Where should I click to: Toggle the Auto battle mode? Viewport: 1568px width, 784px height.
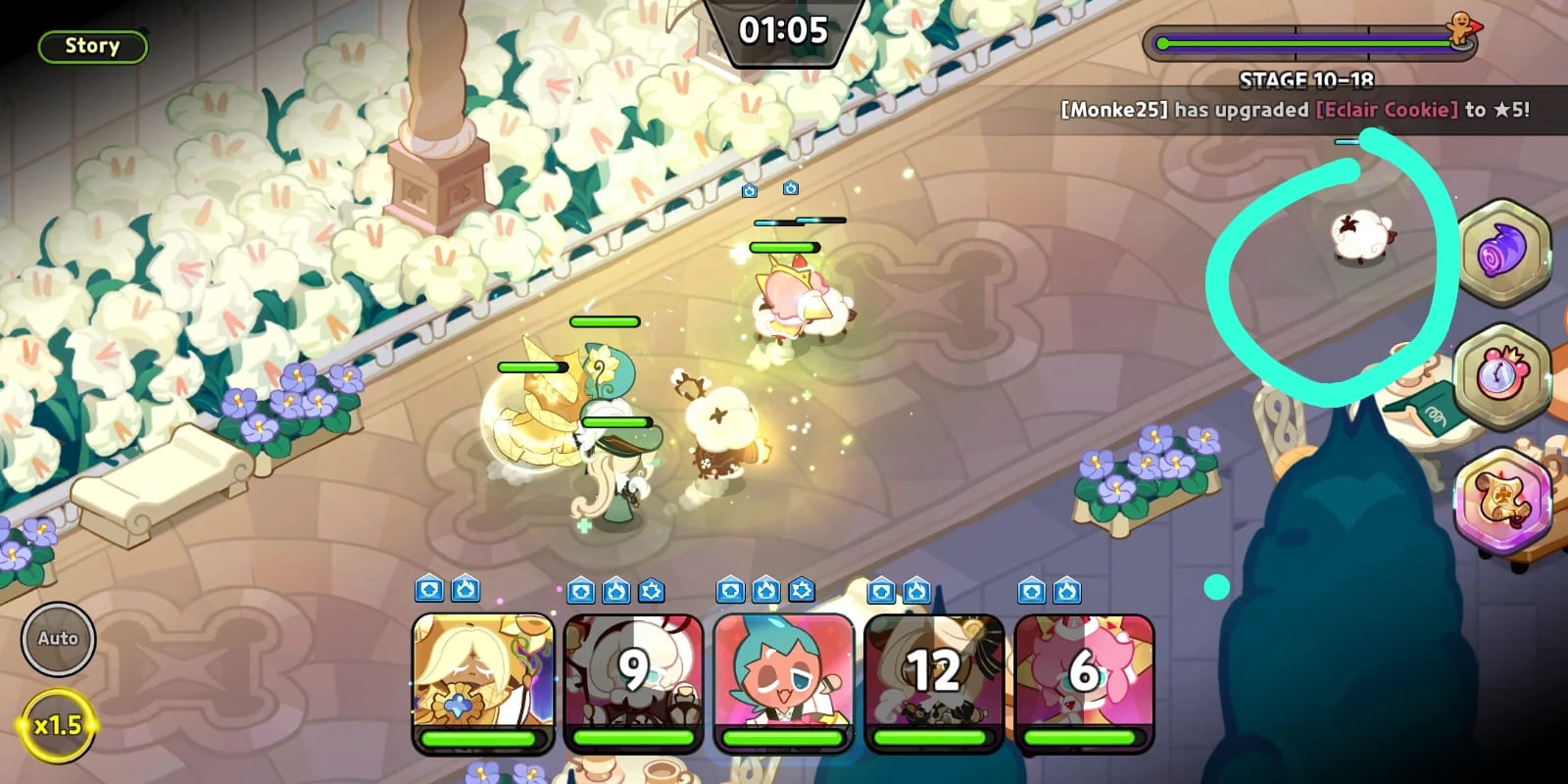58,638
